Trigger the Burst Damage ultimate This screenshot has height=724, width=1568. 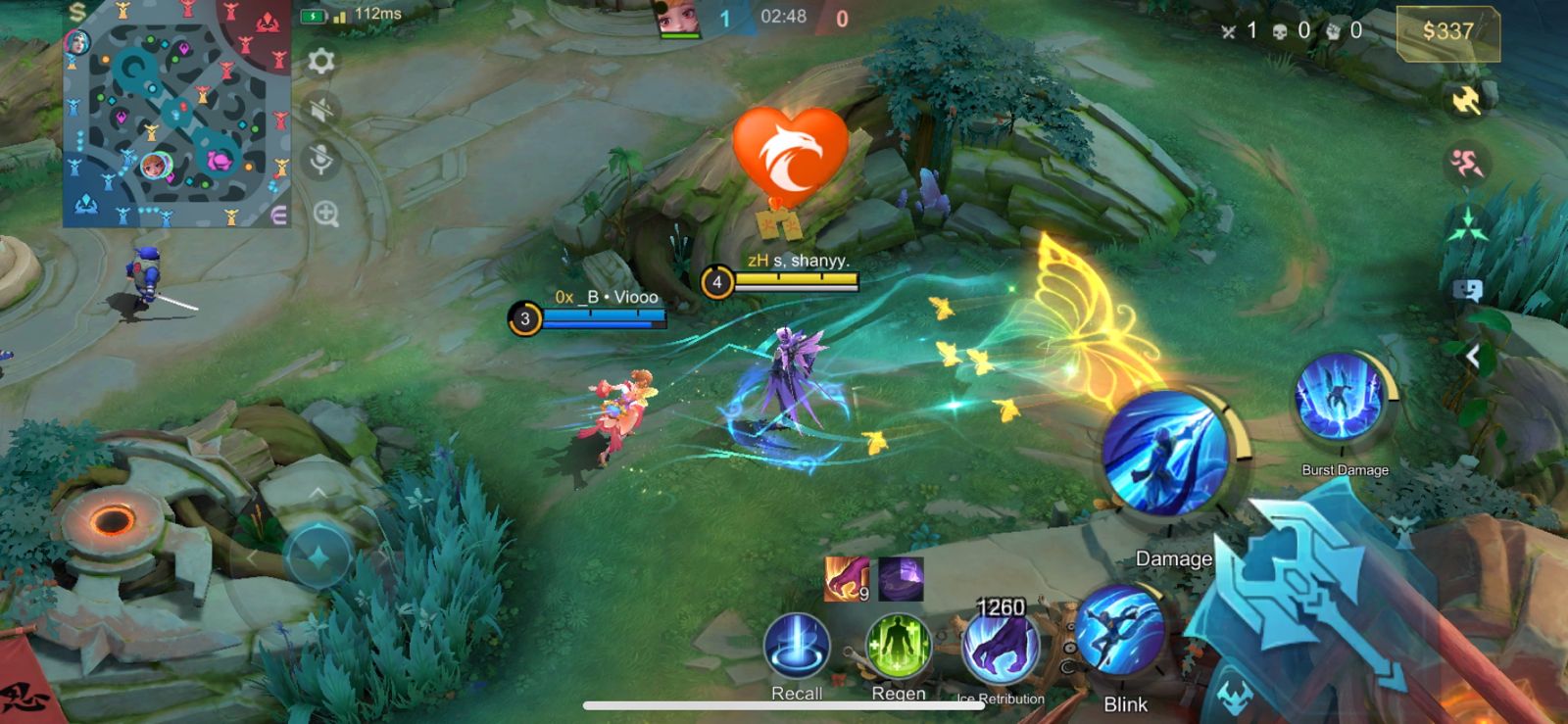click(1339, 400)
